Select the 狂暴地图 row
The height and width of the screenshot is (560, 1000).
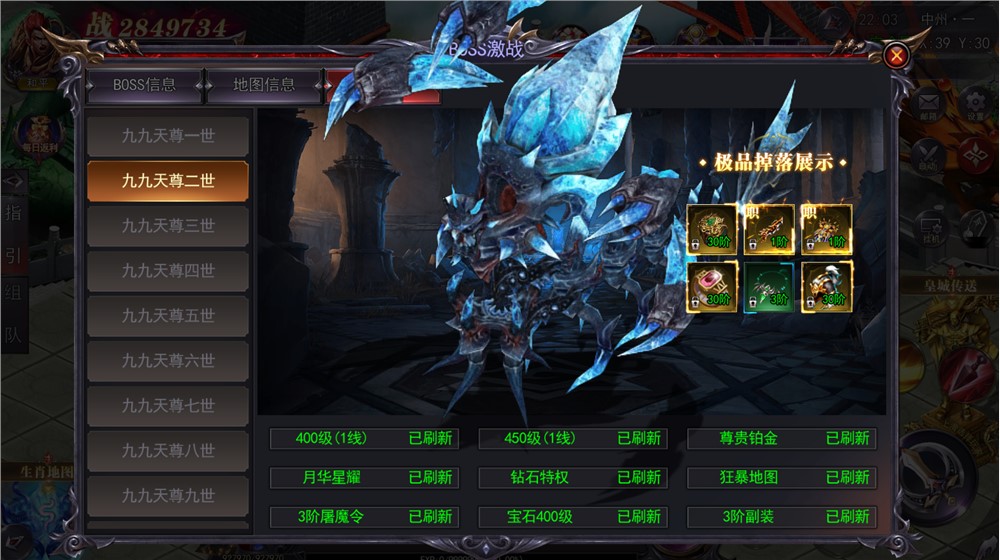point(782,477)
